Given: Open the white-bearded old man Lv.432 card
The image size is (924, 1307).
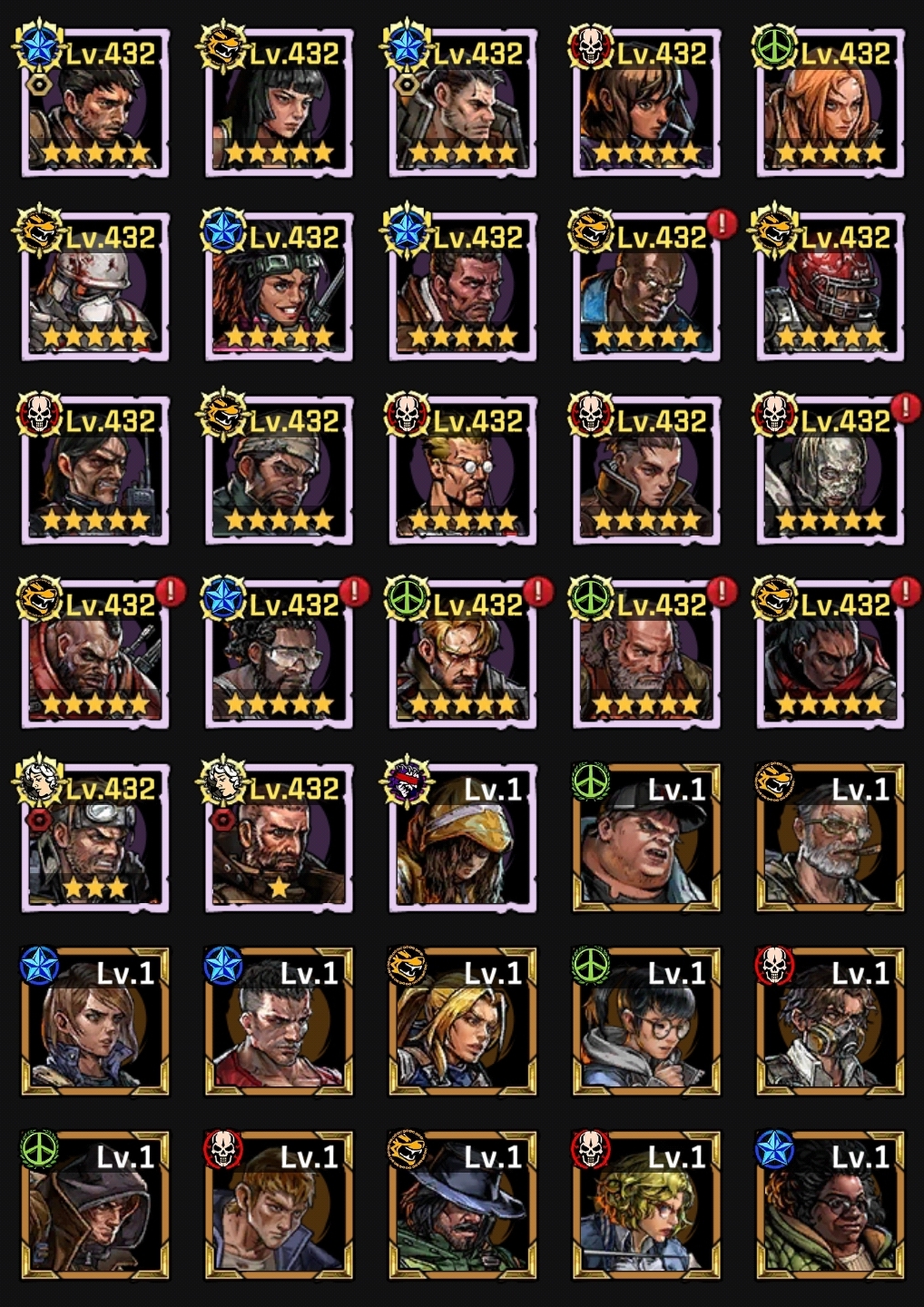Looking at the screenshot, I should tap(645, 655).
